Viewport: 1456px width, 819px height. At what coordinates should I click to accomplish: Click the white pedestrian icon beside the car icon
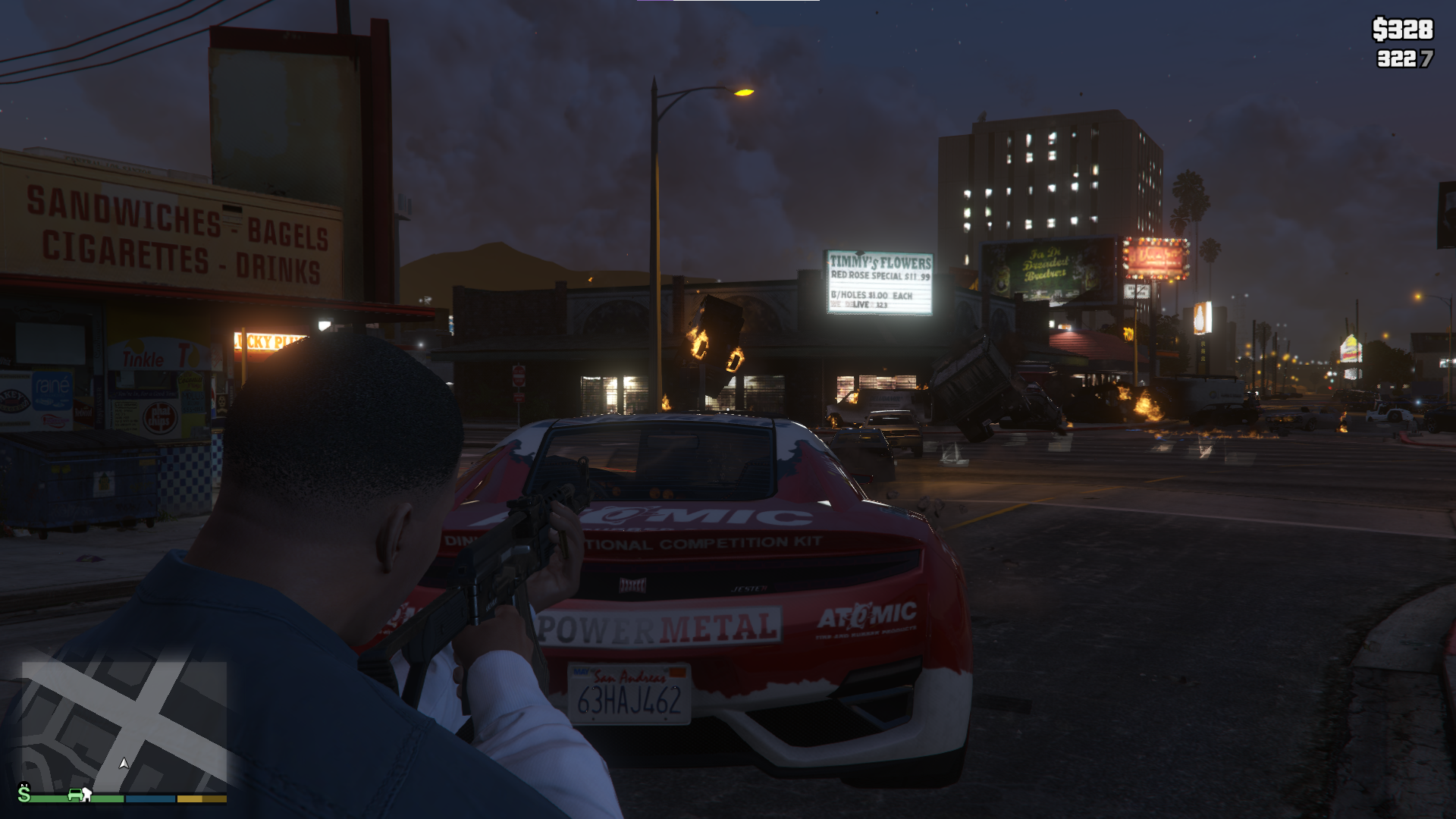point(87,796)
